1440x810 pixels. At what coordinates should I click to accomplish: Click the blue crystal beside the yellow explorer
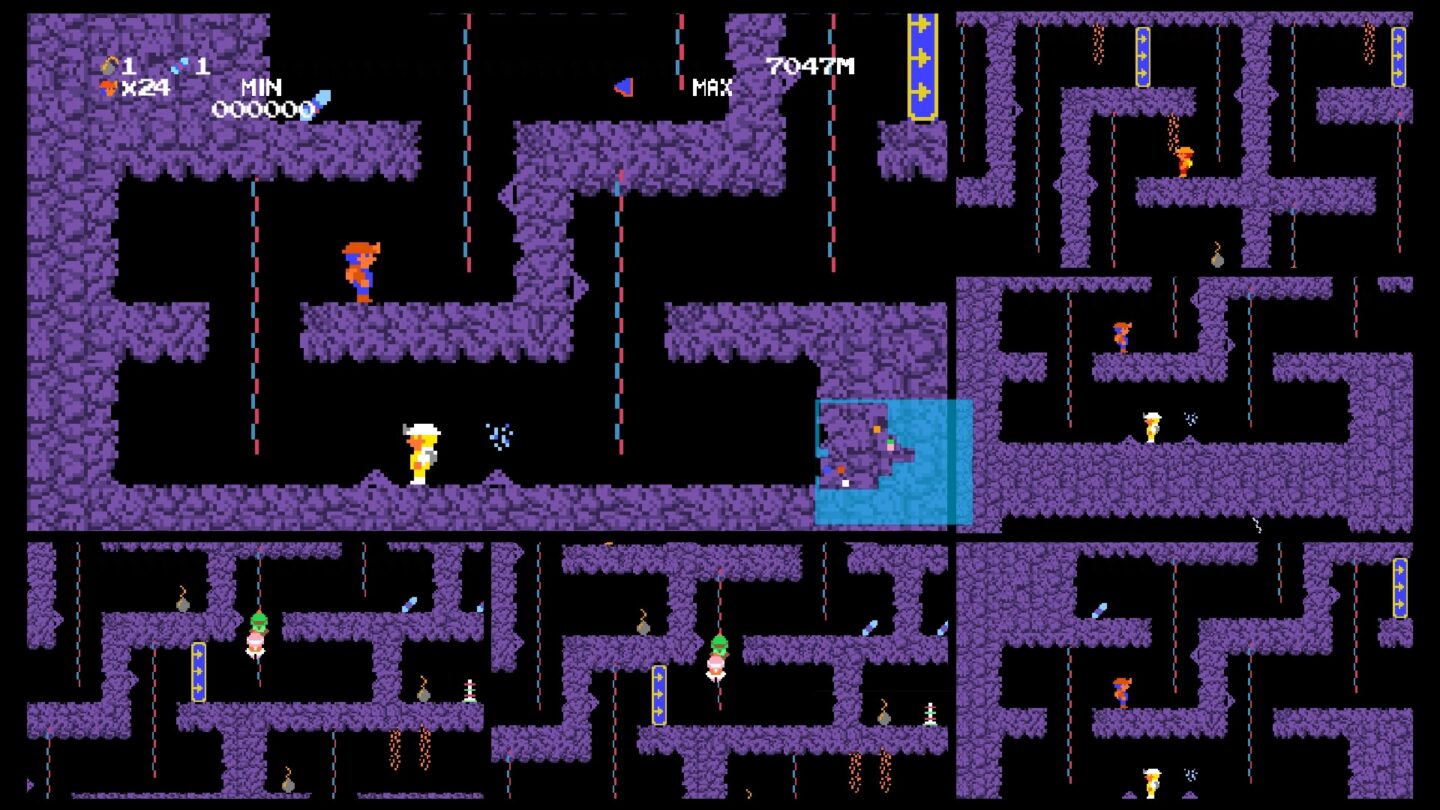pyautogui.click(x=500, y=436)
